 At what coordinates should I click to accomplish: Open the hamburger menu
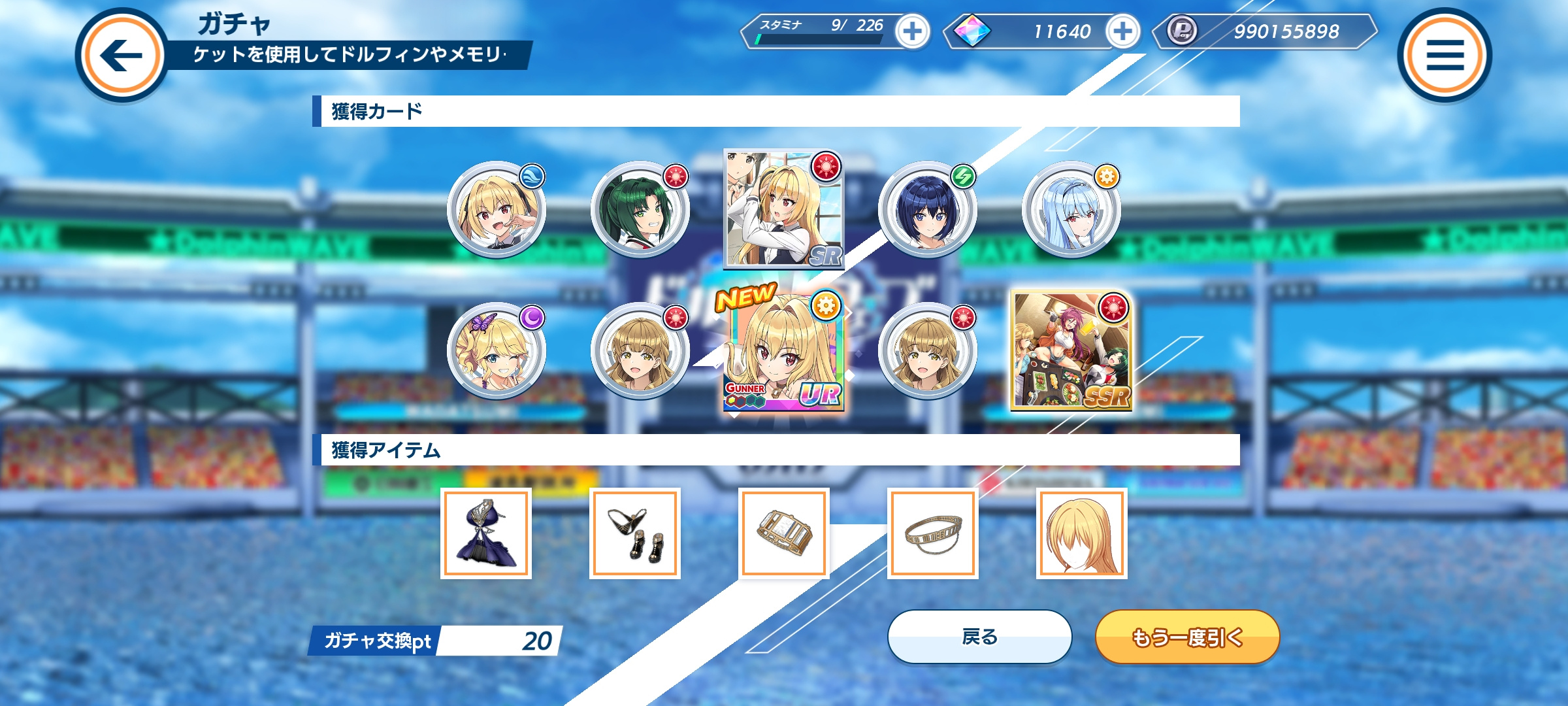coord(1445,56)
